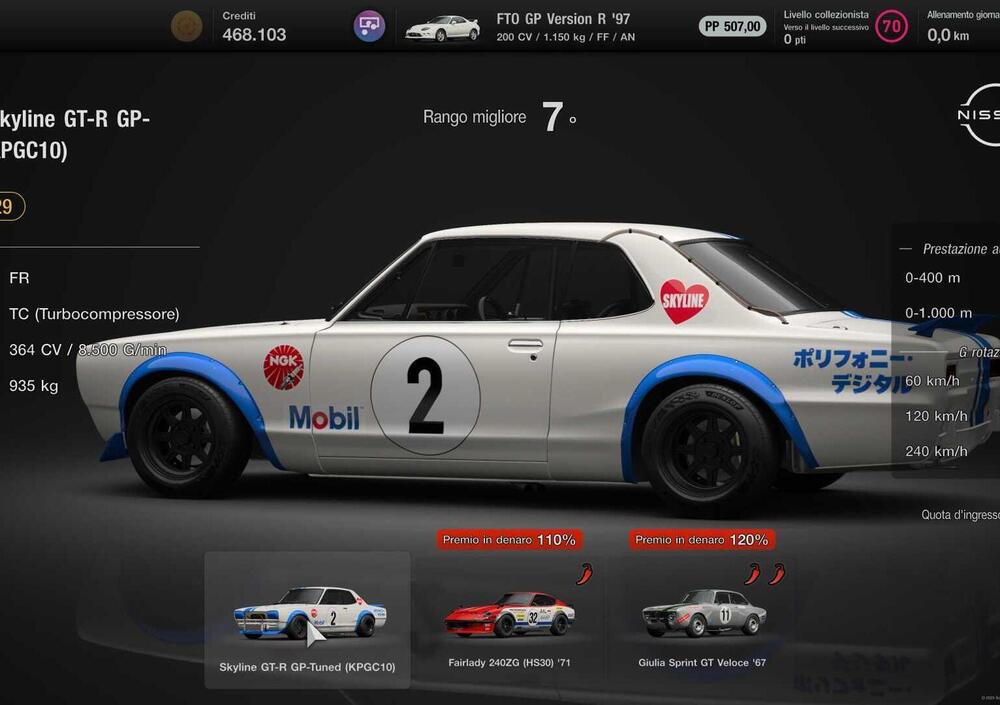Open the FTO GP Version R '97 garage car
Viewport: 1000px width, 705px height.
[441, 28]
